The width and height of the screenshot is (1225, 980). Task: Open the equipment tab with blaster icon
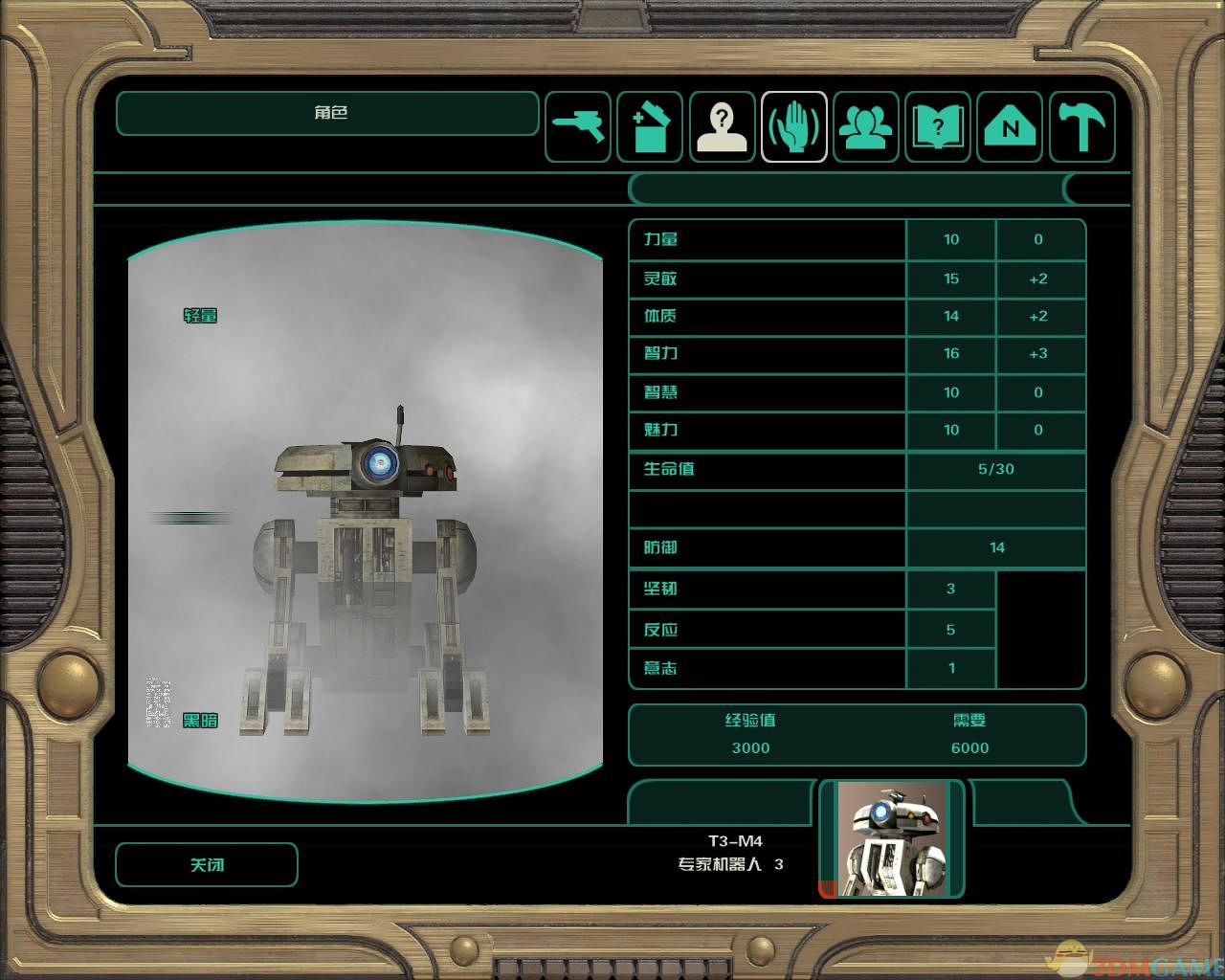(578, 126)
